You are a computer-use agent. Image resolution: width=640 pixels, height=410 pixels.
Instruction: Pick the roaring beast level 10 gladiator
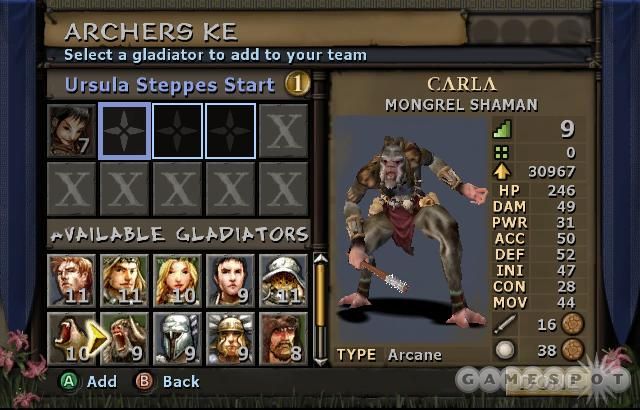click(72, 338)
